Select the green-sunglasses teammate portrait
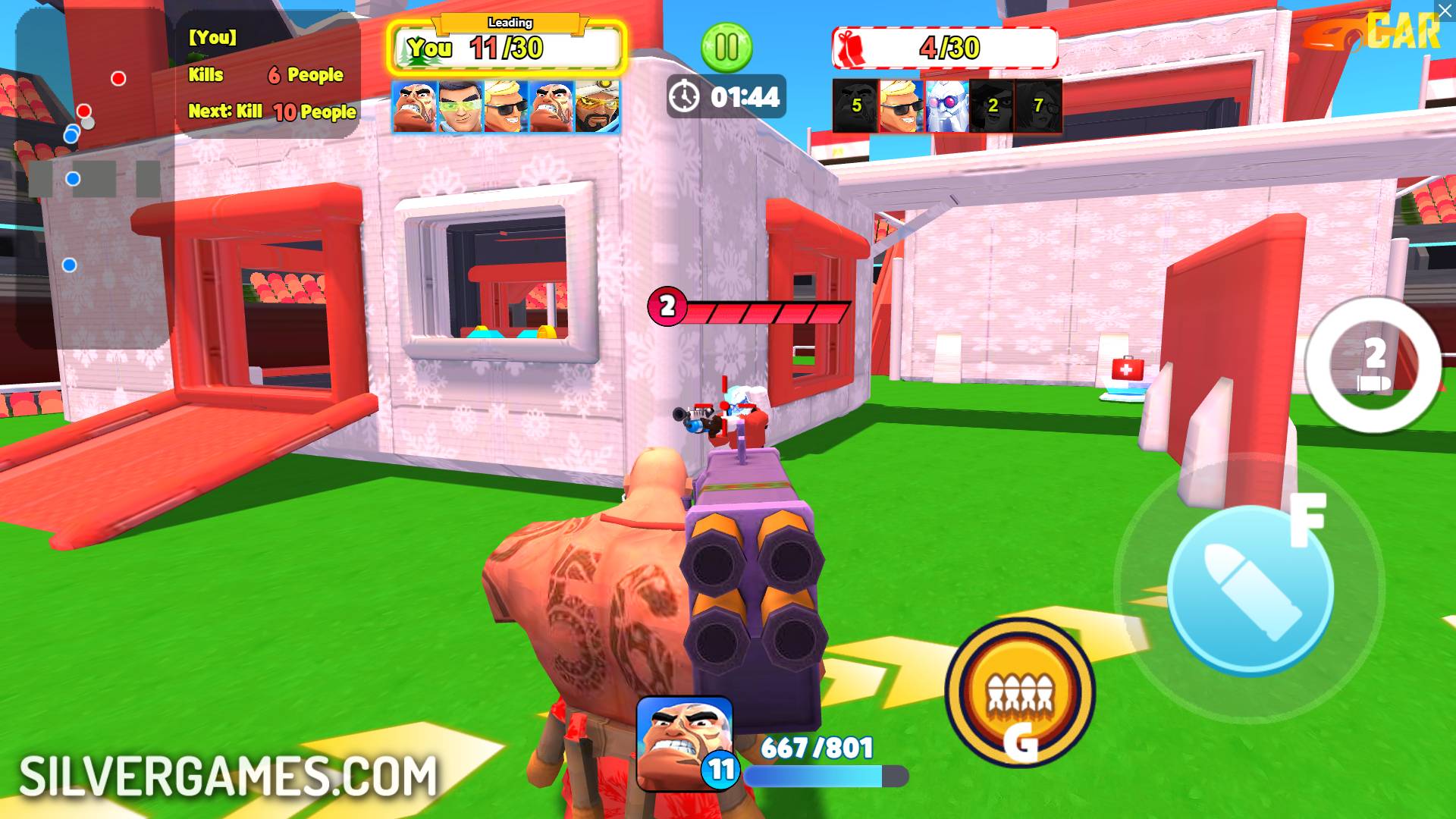Viewport: 1456px width, 819px height. (x=460, y=106)
